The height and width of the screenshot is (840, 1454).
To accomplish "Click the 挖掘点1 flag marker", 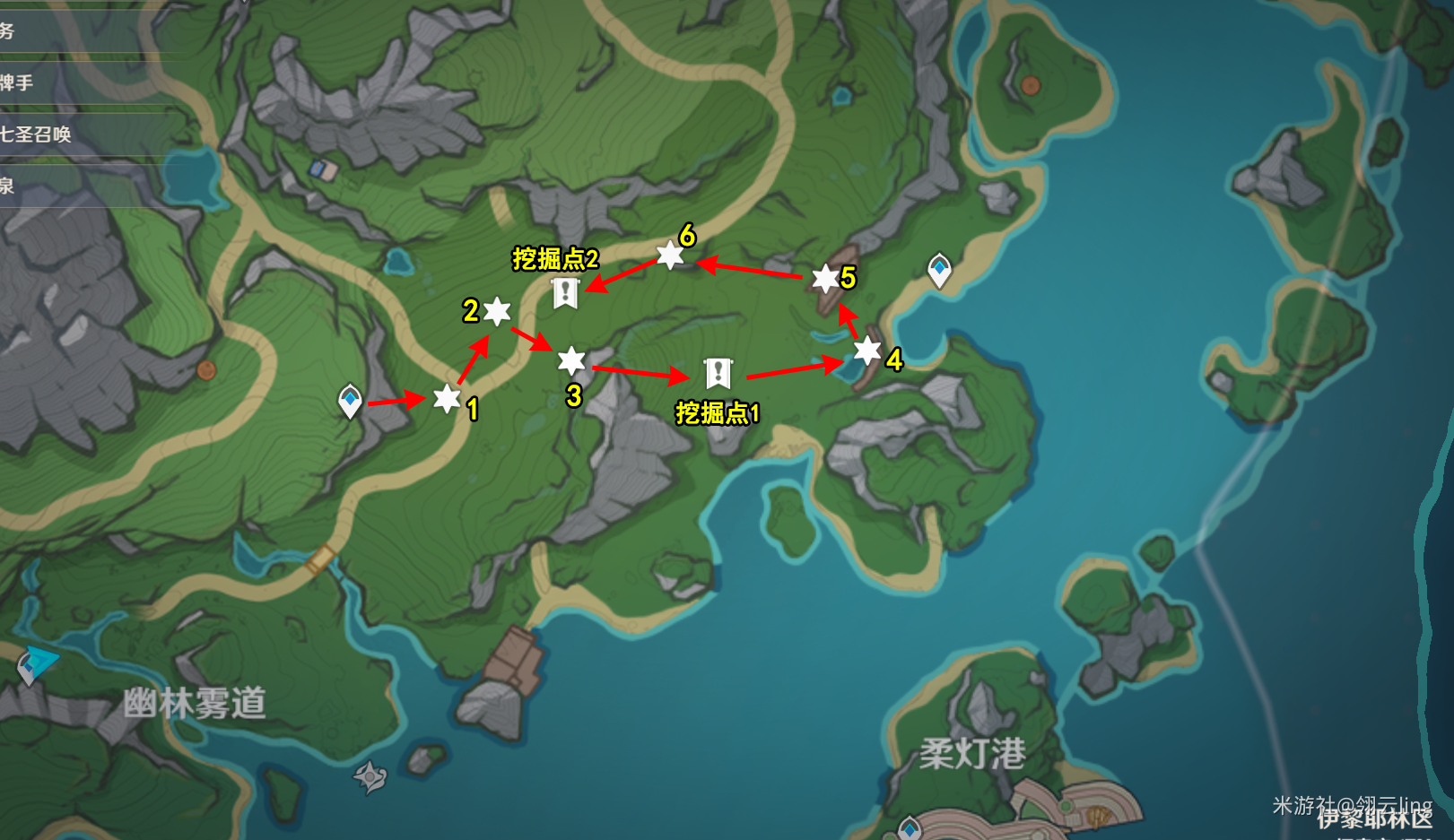I will point(718,368).
